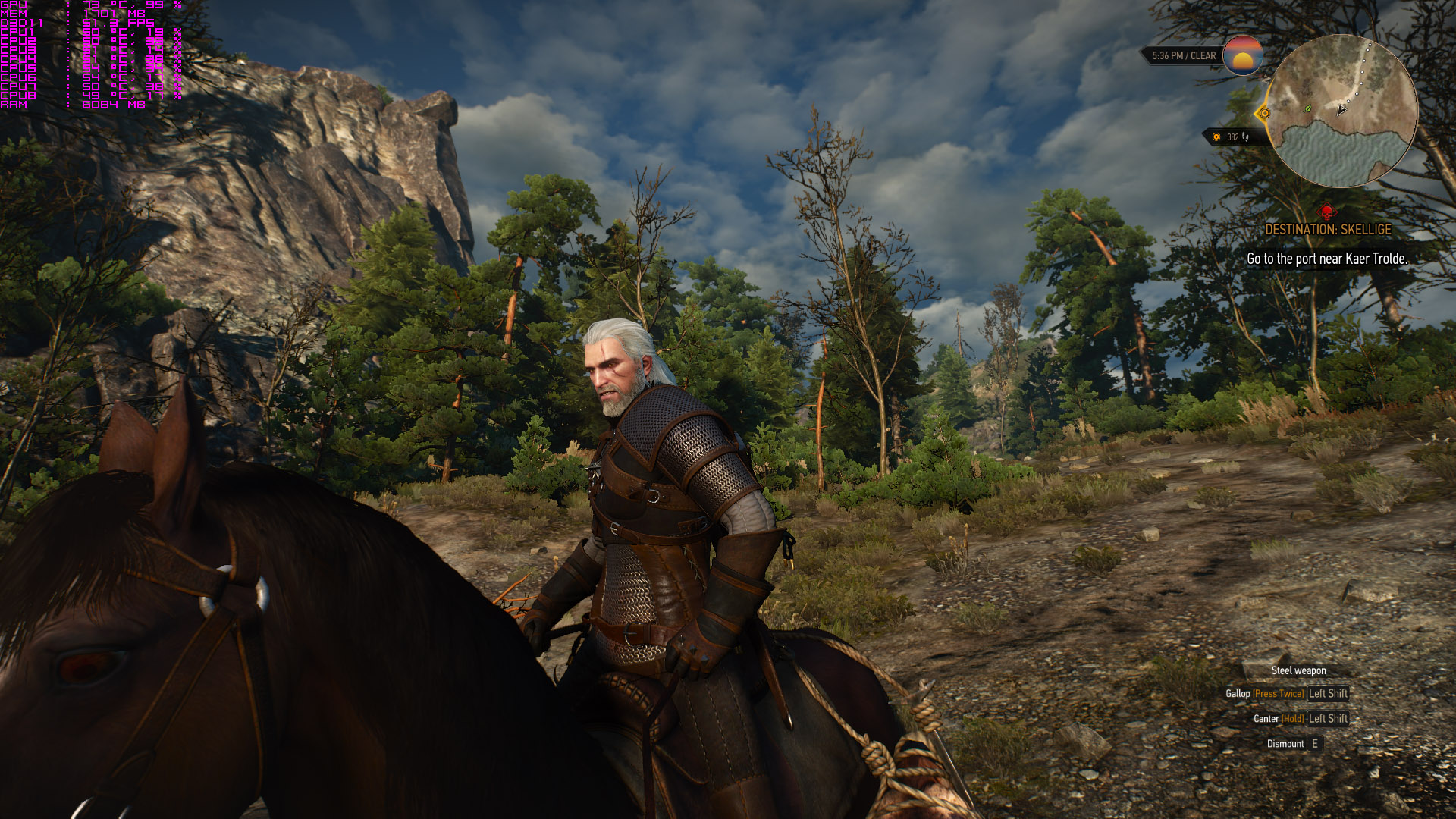Open the circular minimap
This screenshot has height=819, width=1456.
(1341, 111)
